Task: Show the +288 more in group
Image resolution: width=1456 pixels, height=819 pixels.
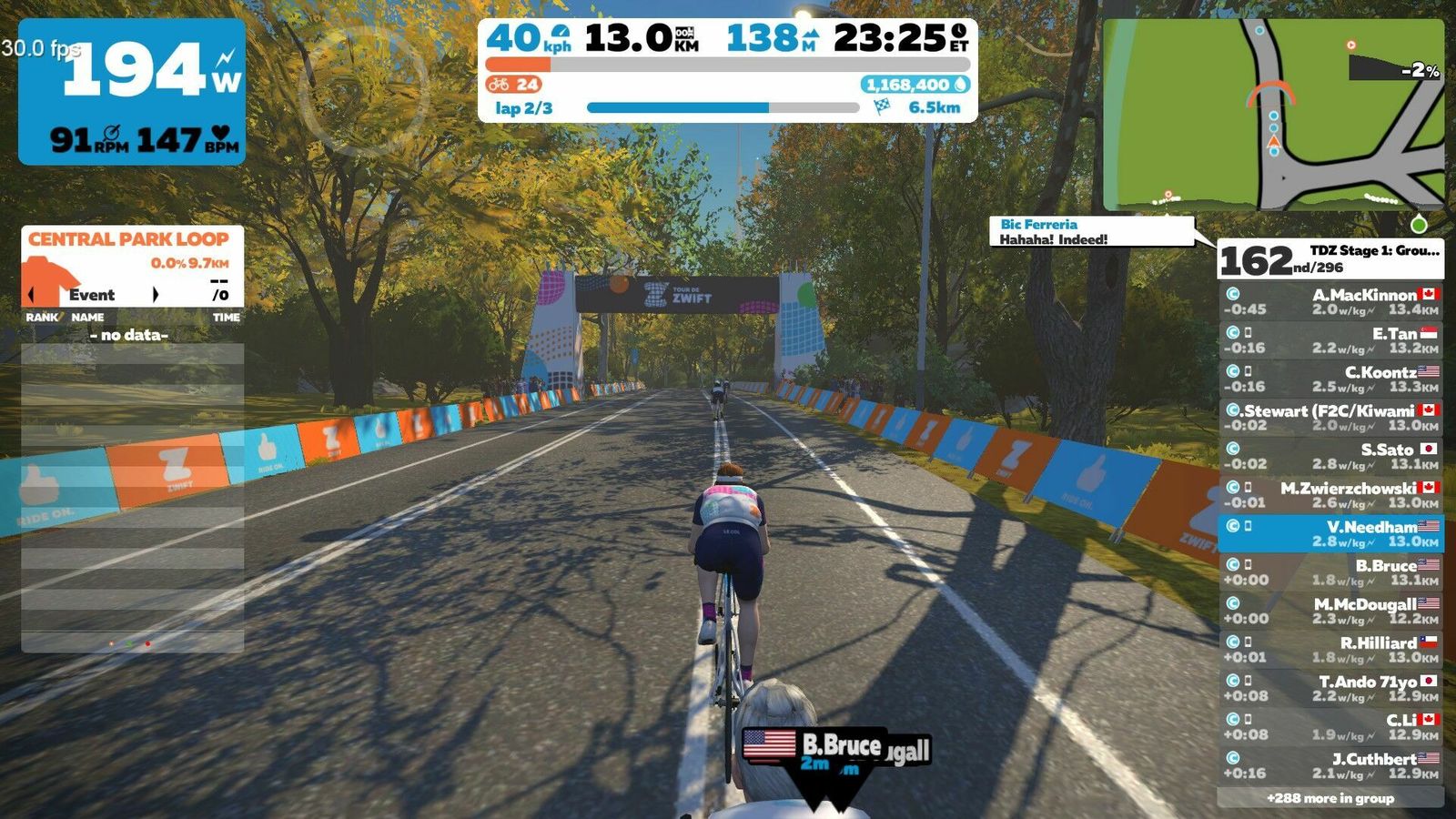Action: coord(1330,798)
